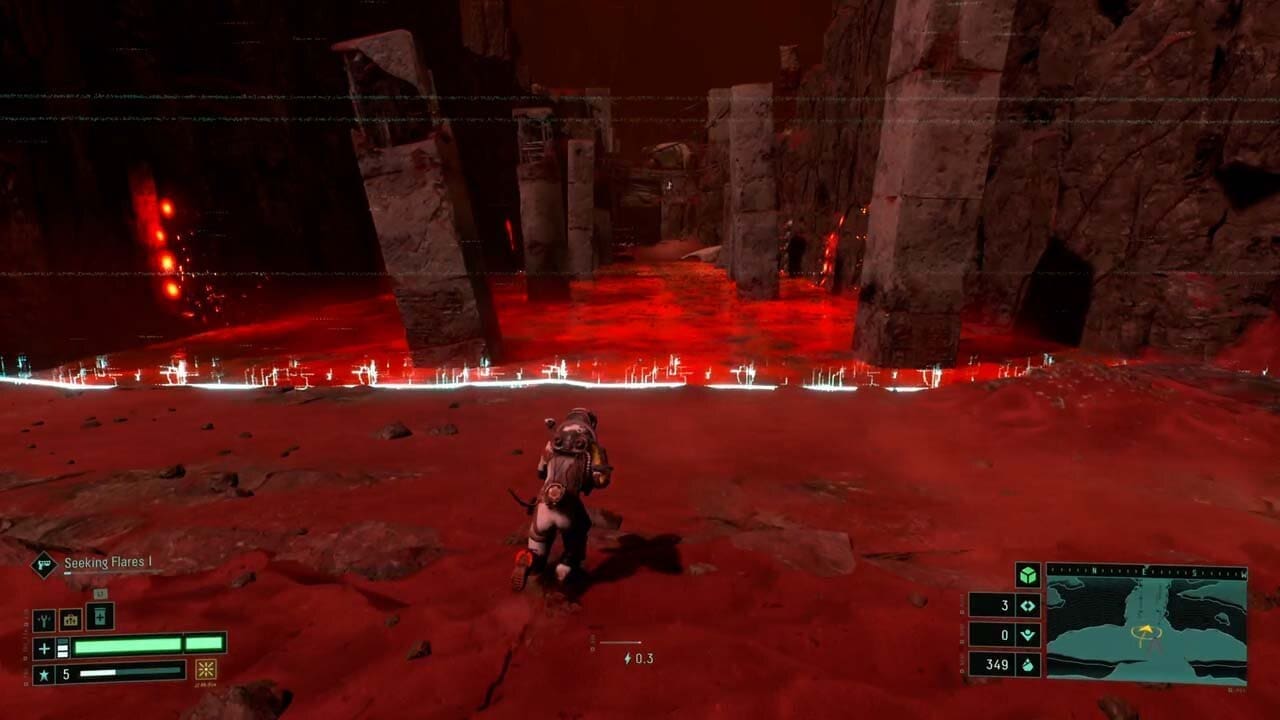
Task: Click the health plus button
Action: click(x=44, y=648)
